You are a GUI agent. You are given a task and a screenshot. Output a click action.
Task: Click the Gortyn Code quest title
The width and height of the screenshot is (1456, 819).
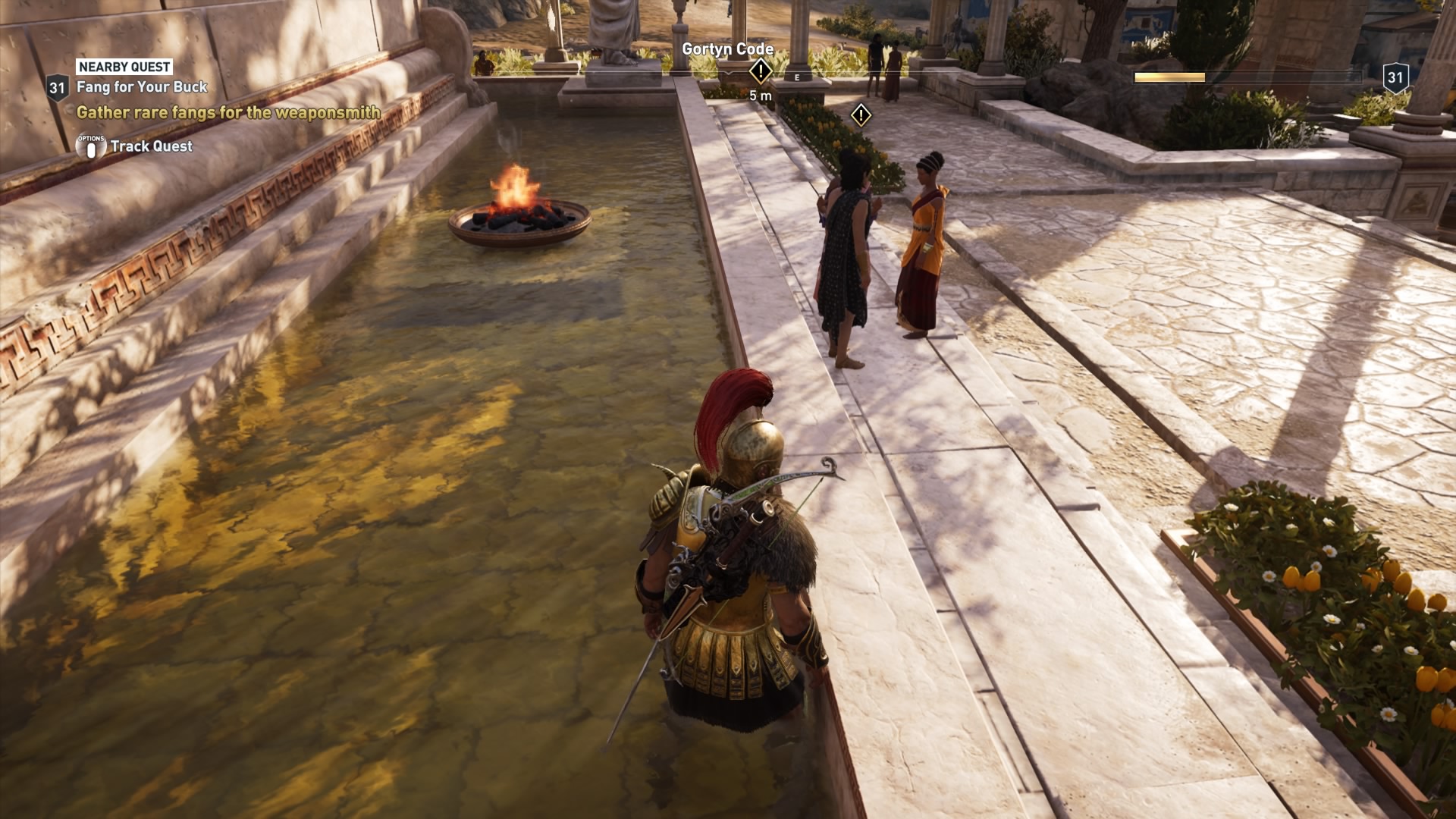click(727, 48)
